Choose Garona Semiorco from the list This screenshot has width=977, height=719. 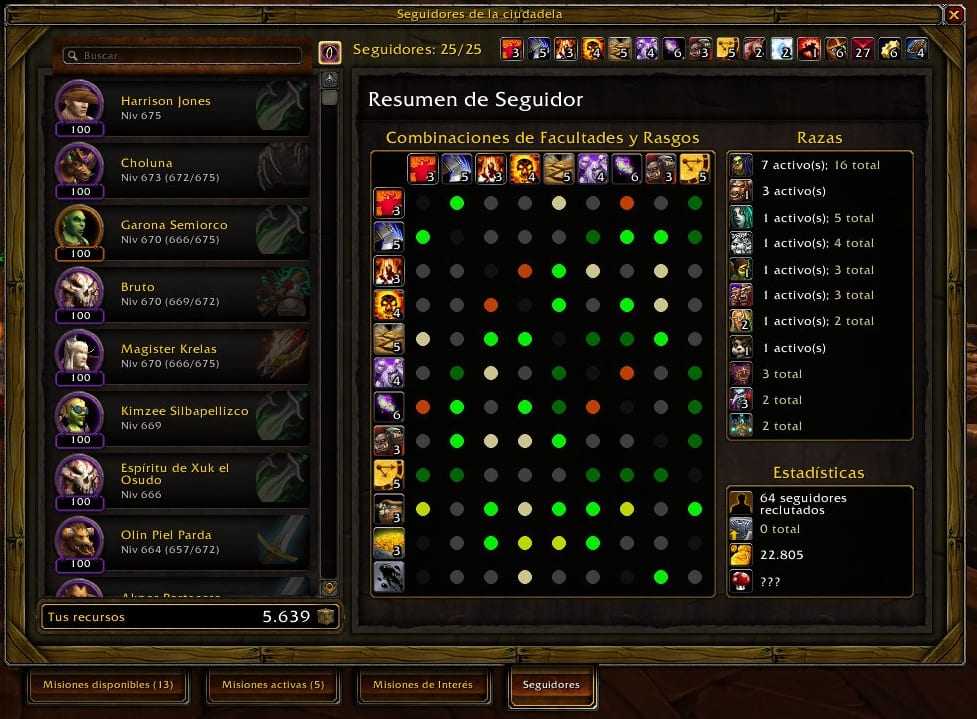click(x=180, y=232)
